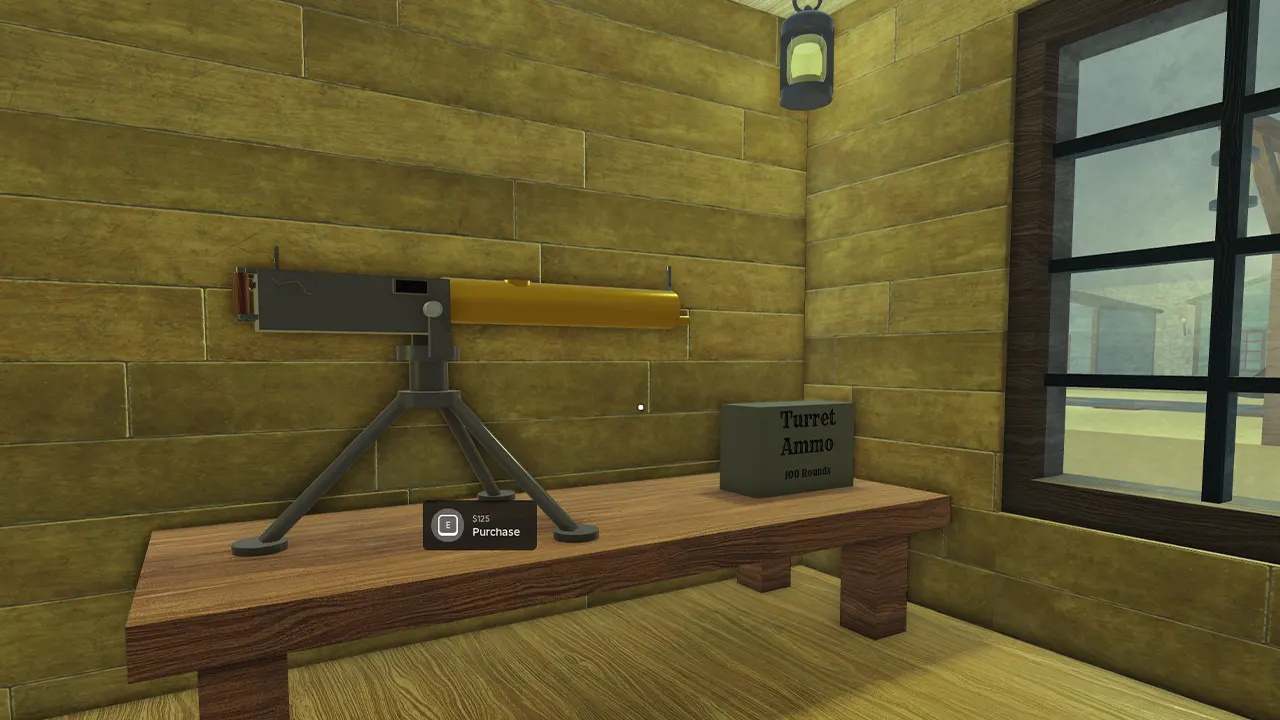Click the circular keybind badge on the Purchase prompt
Screen dimensions: 1280x720
[x=446, y=524]
